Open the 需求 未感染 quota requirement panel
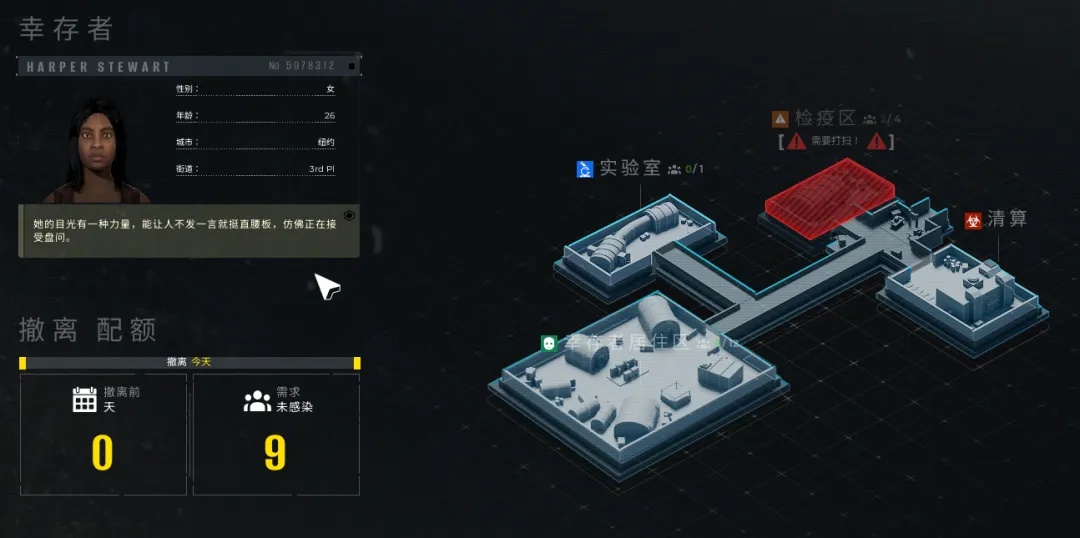Screen dimensions: 1080x538 point(275,434)
